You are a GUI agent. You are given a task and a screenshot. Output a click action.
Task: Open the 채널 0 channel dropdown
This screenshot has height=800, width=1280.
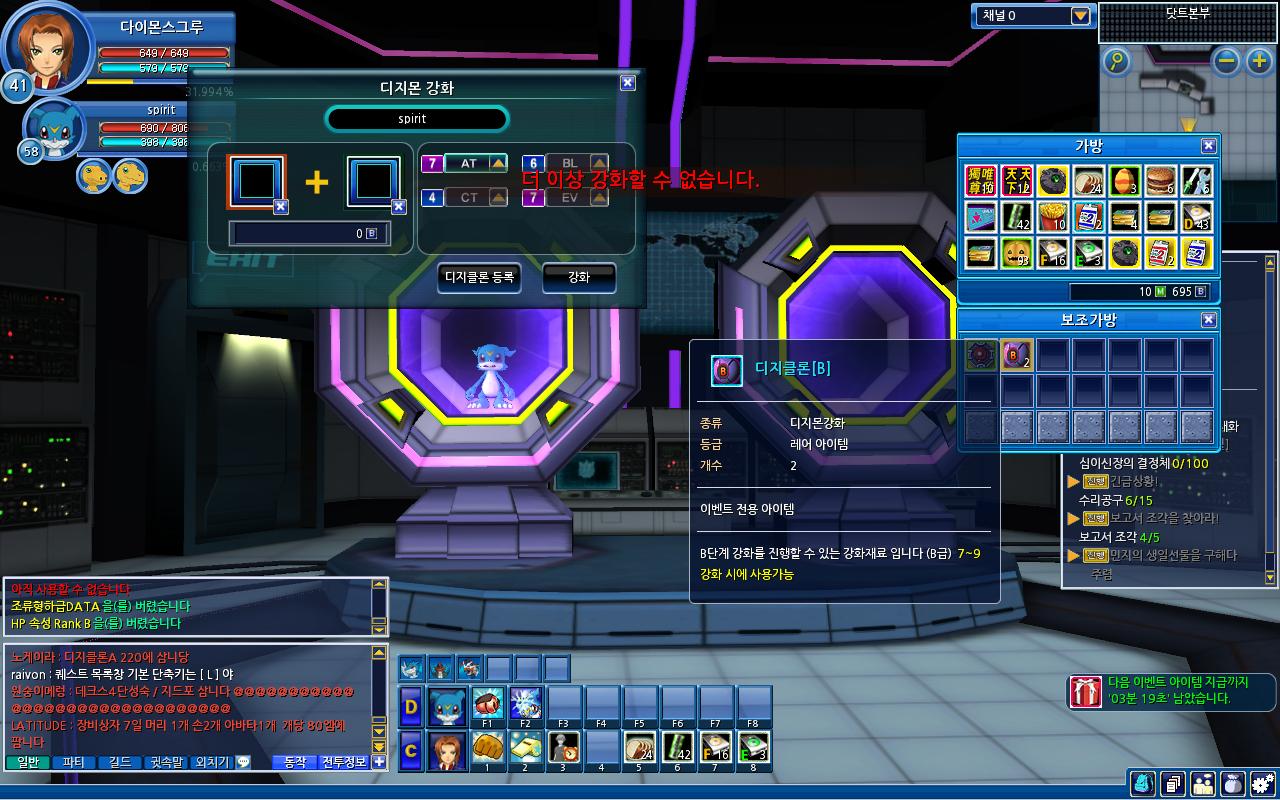(x=1080, y=15)
